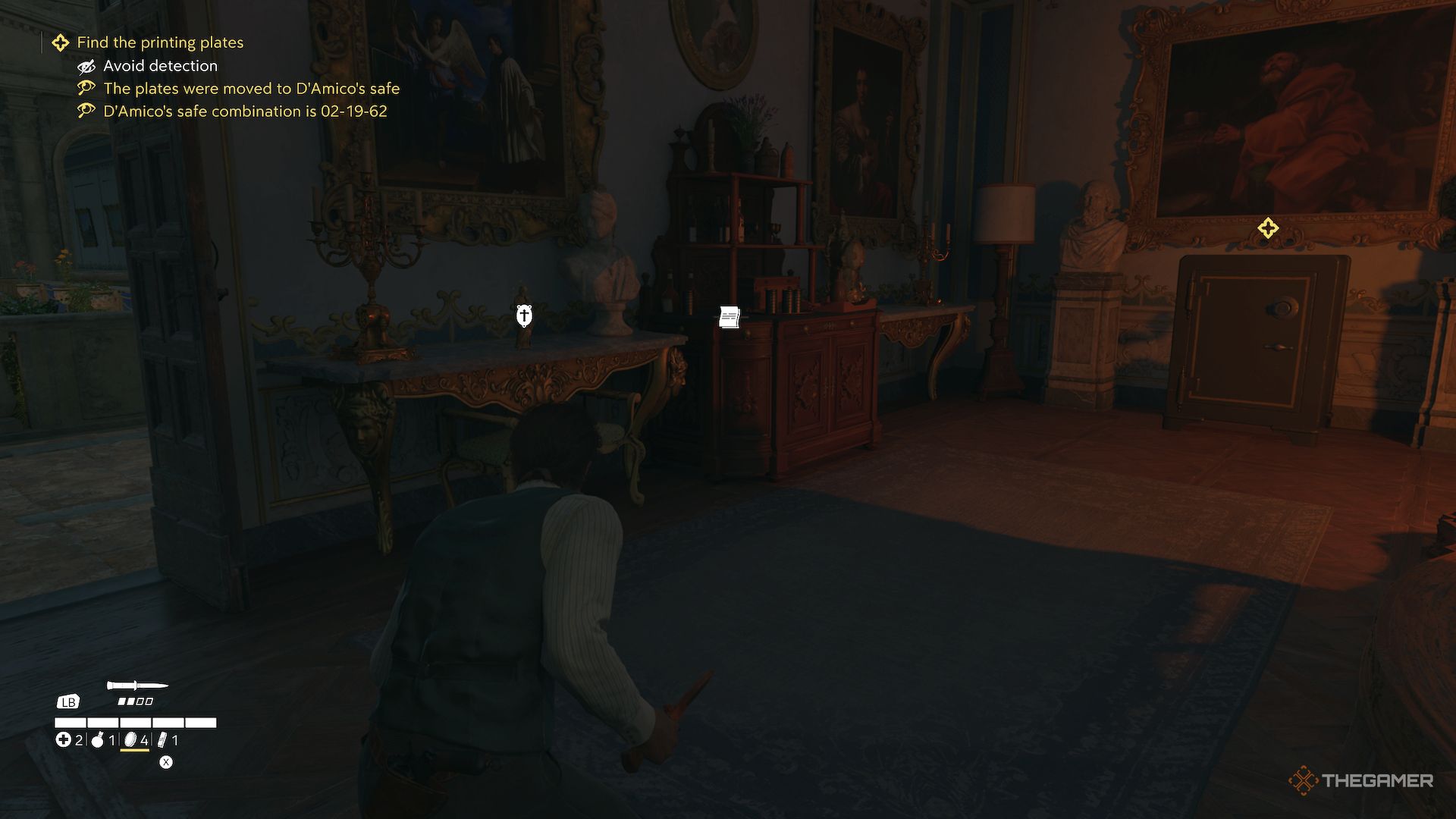Toggle the Avoid detection eye icon
Image resolution: width=1456 pixels, height=819 pixels.
(x=86, y=66)
